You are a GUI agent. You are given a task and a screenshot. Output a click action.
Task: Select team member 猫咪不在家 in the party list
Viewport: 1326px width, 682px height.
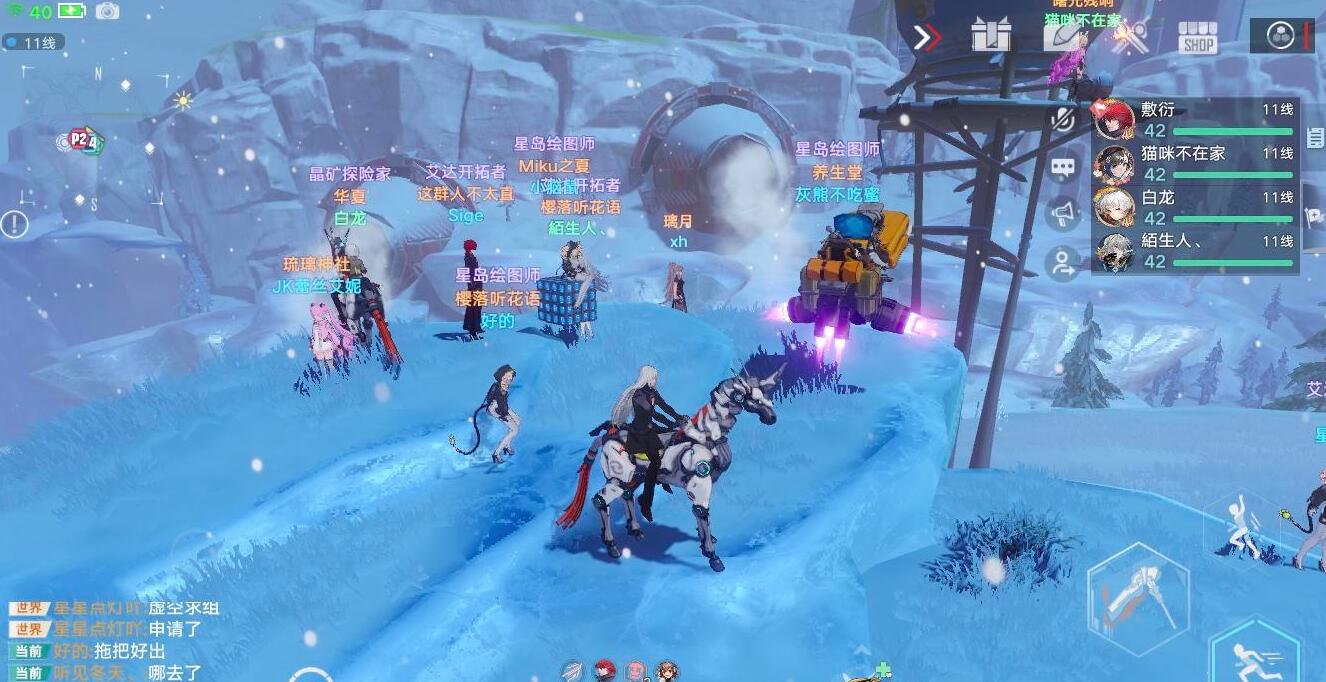1195,164
